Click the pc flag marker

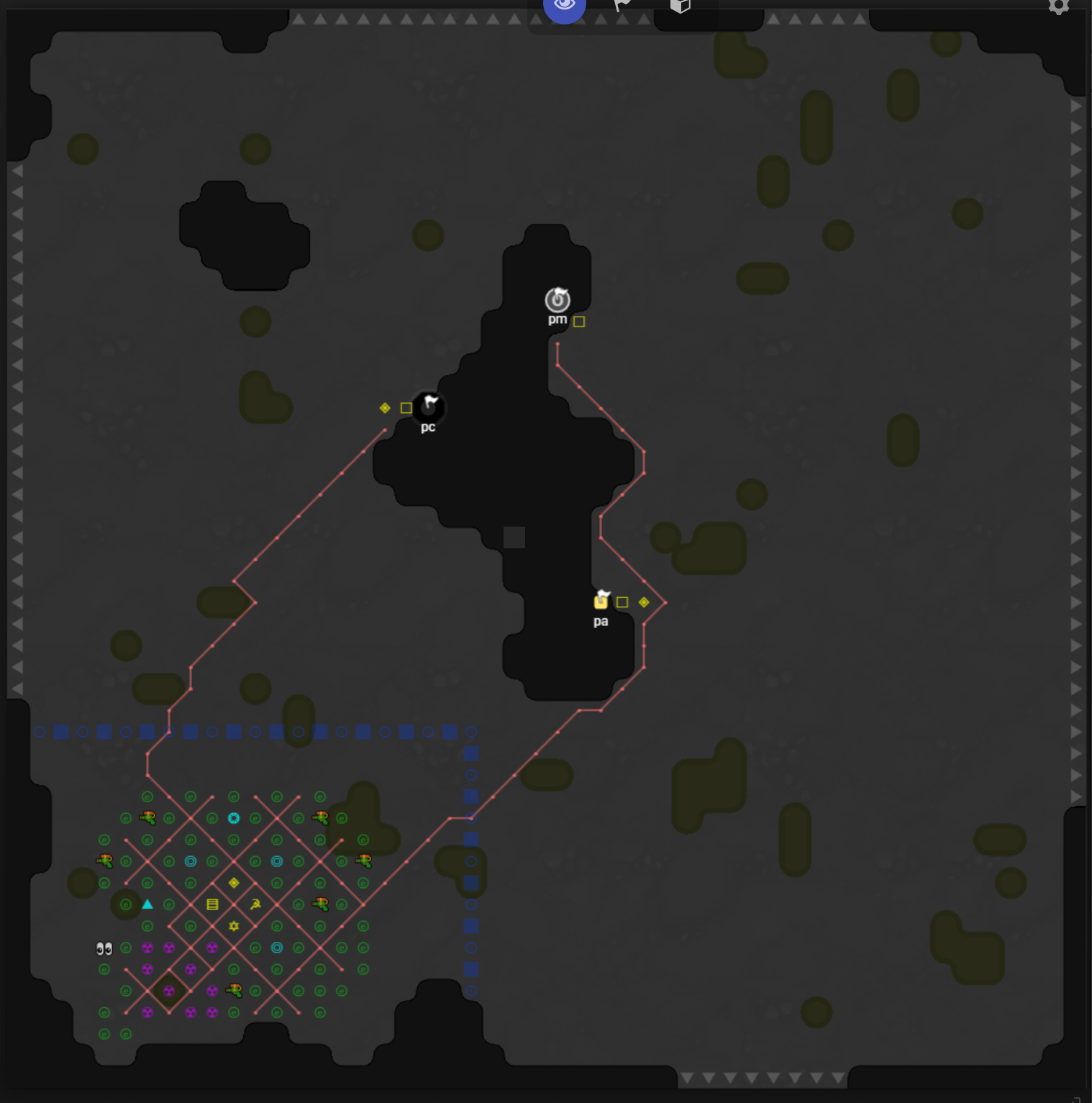(428, 408)
